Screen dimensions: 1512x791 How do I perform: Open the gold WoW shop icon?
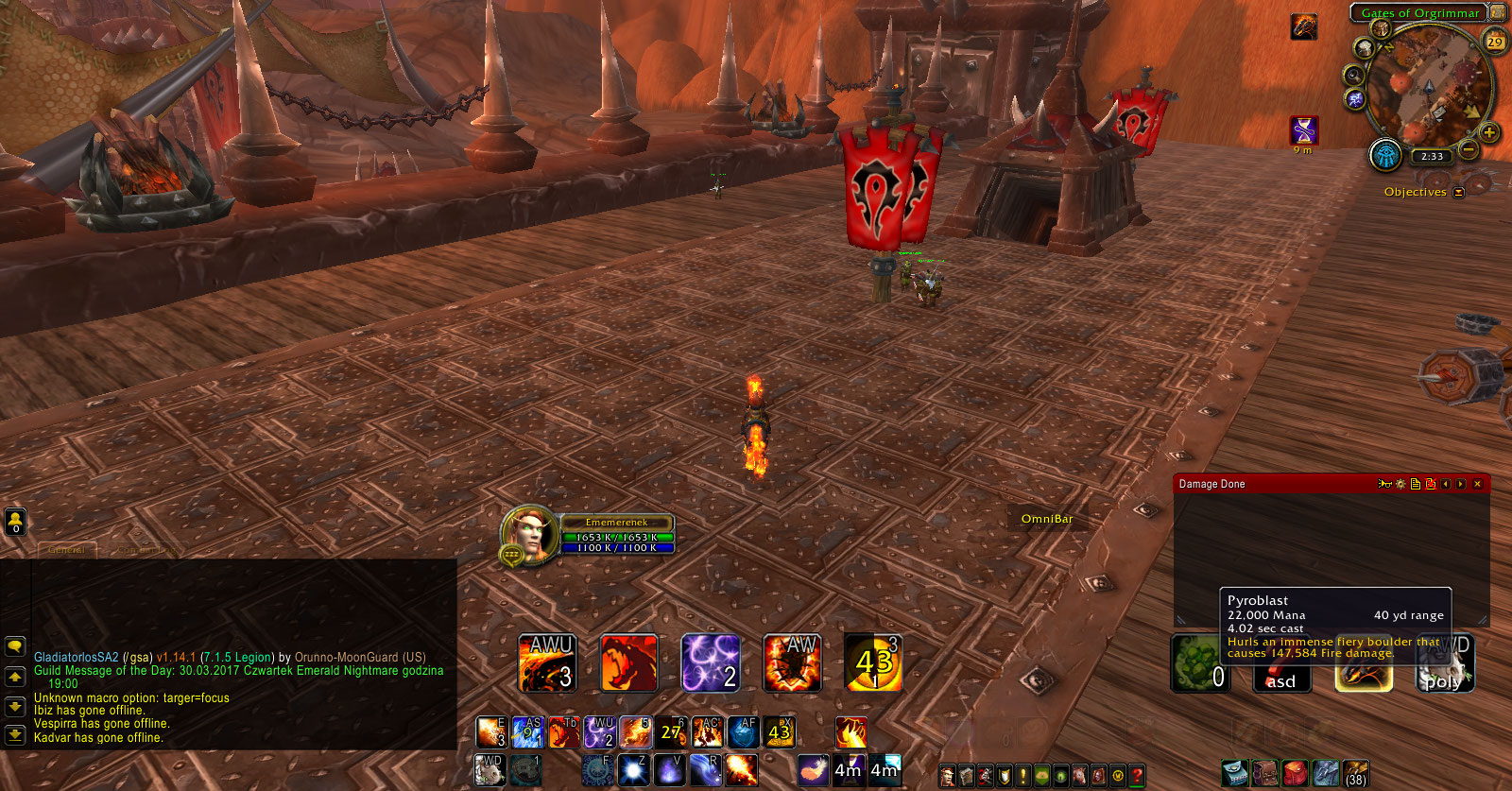pyautogui.click(x=1116, y=776)
